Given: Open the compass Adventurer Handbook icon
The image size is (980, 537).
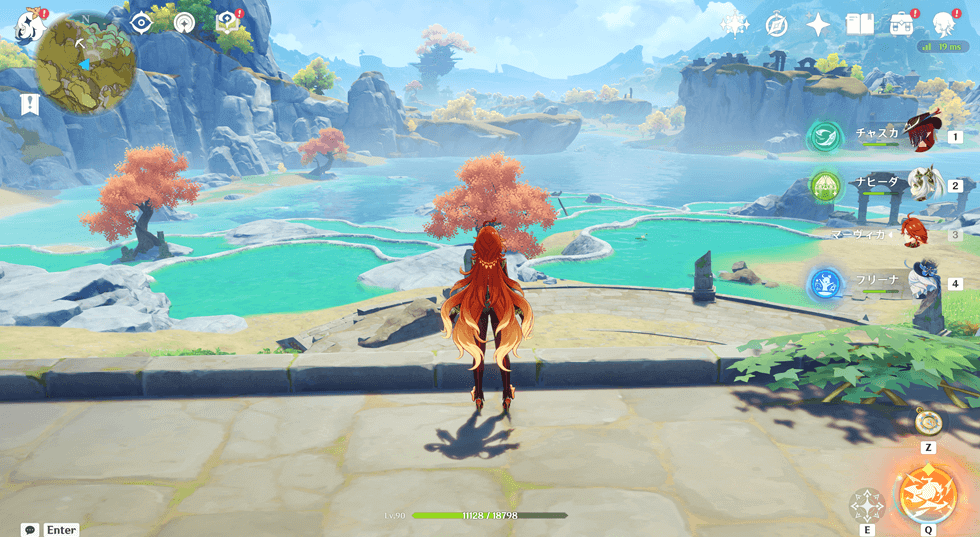Looking at the screenshot, I should [777, 25].
